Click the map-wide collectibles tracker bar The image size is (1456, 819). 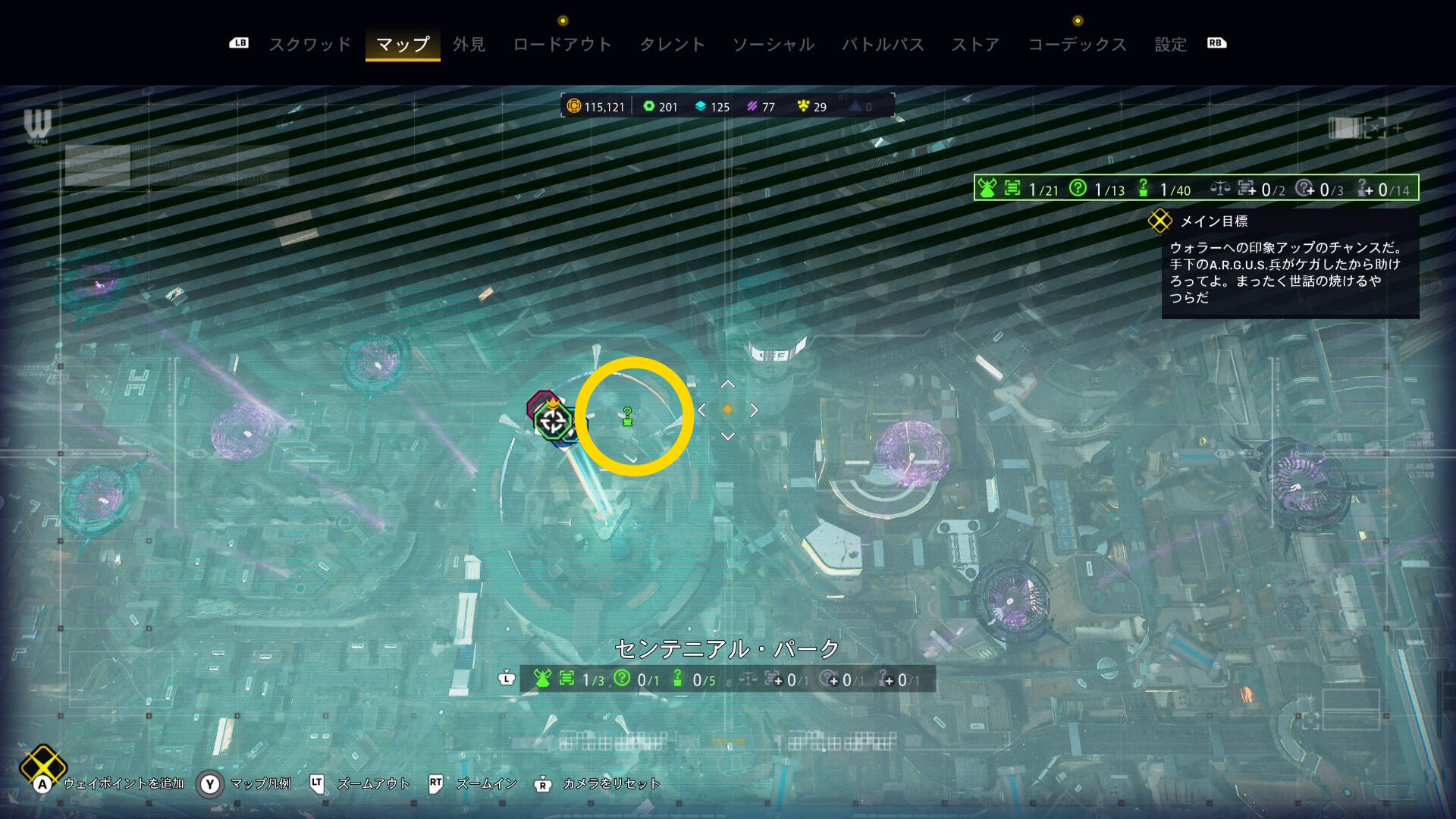pos(1196,188)
